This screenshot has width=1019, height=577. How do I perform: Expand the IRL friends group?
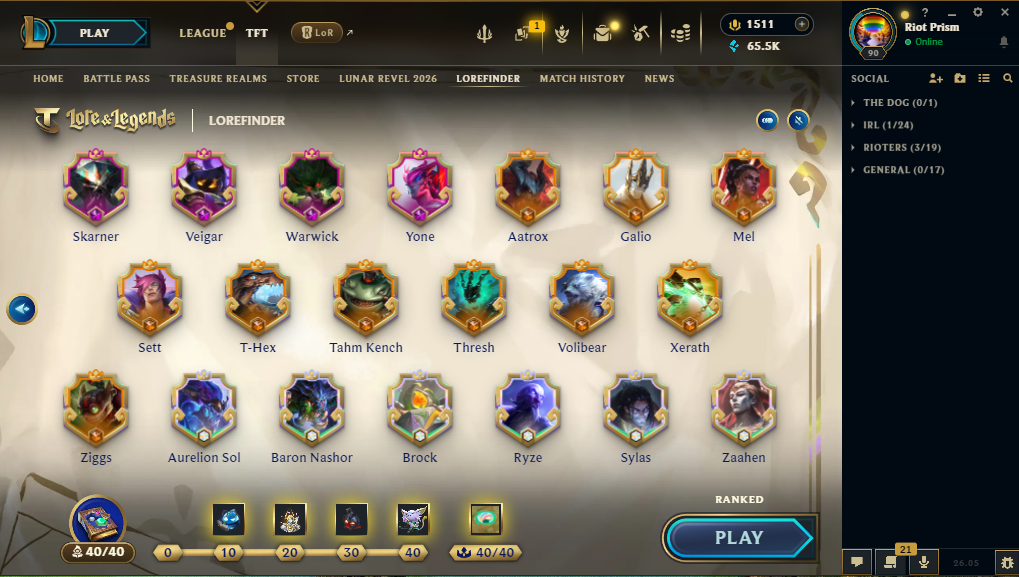(887, 125)
